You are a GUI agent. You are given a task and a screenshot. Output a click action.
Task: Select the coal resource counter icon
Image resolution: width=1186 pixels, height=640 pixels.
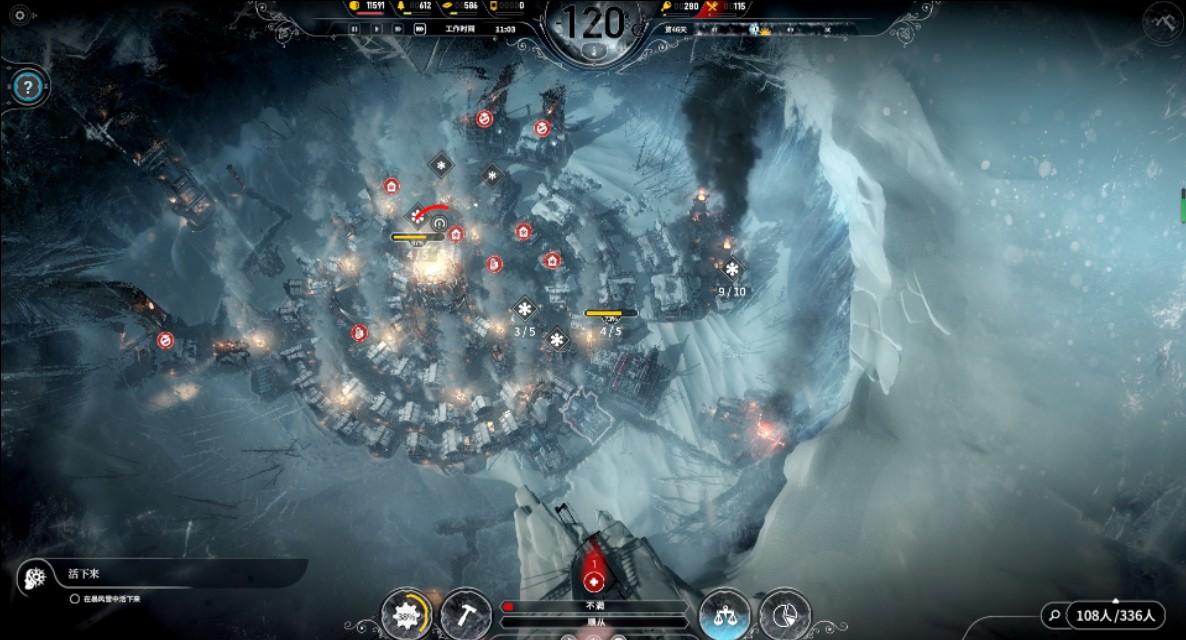coord(355,6)
